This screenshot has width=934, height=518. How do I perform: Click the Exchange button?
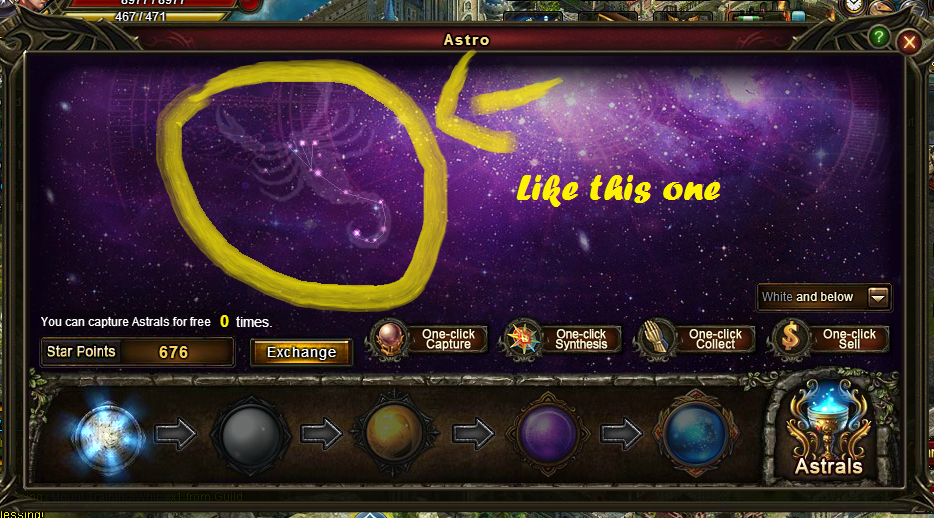click(301, 352)
